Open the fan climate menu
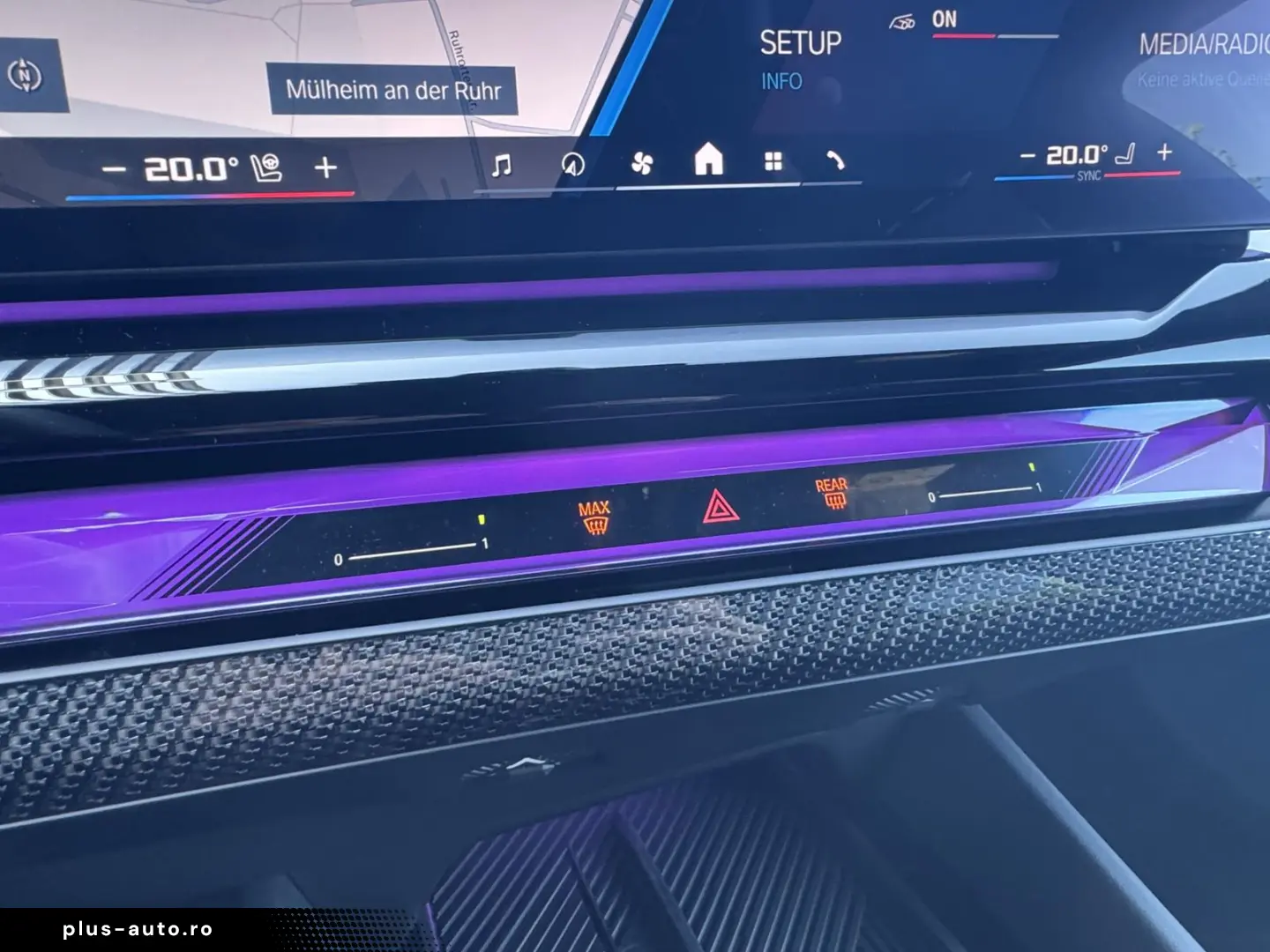Viewport: 1270px width, 952px height. (642, 163)
